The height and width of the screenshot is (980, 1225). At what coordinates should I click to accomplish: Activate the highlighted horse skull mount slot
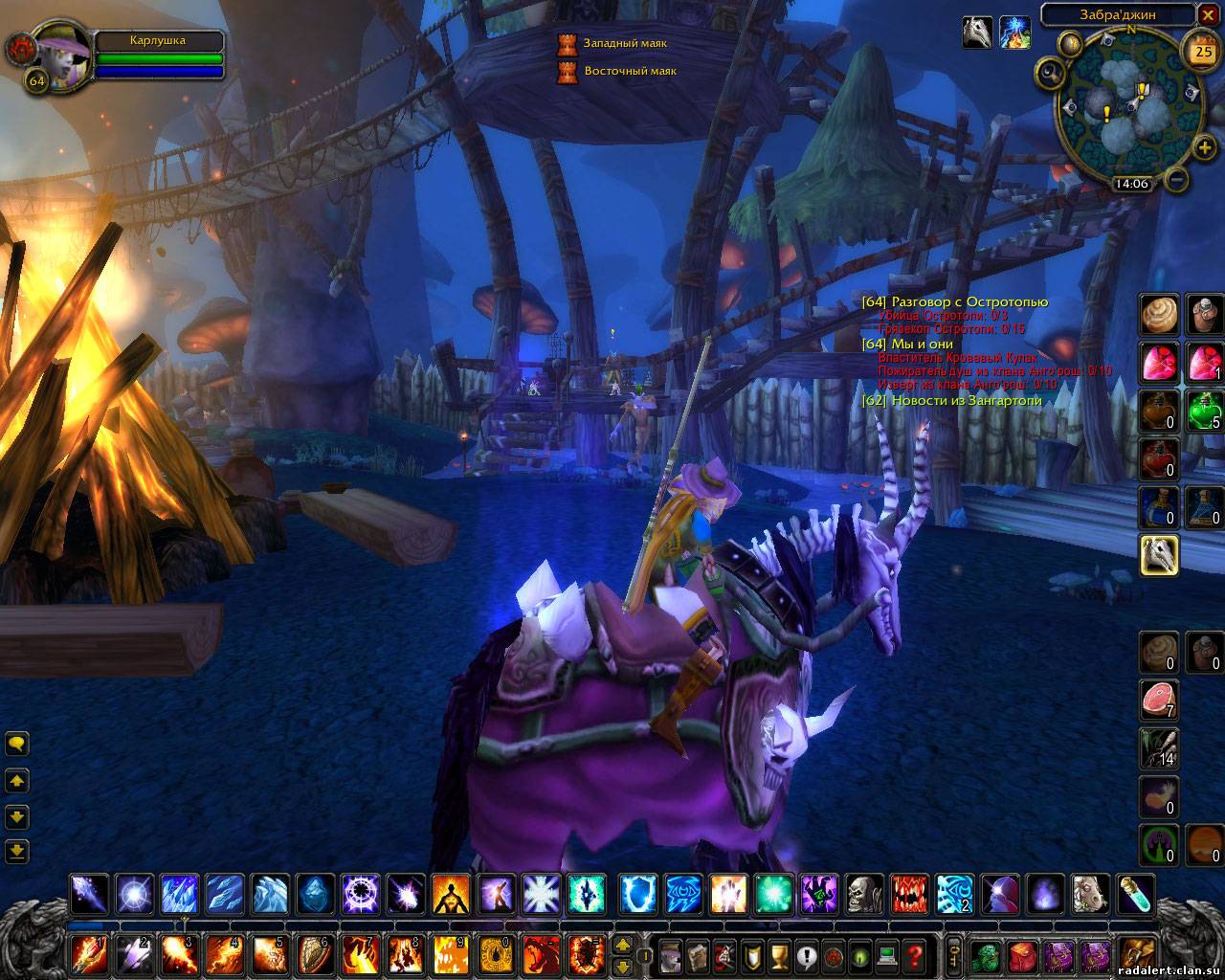tap(1158, 554)
